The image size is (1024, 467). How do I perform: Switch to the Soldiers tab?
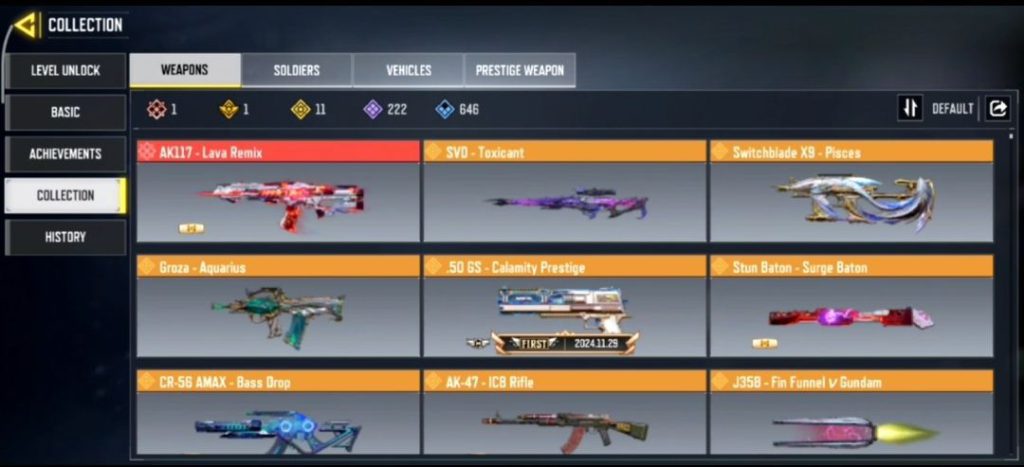[297, 70]
